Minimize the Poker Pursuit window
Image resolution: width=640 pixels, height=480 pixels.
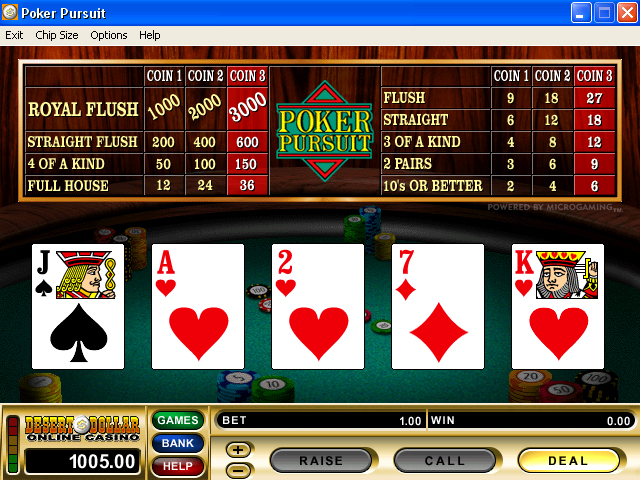click(582, 13)
